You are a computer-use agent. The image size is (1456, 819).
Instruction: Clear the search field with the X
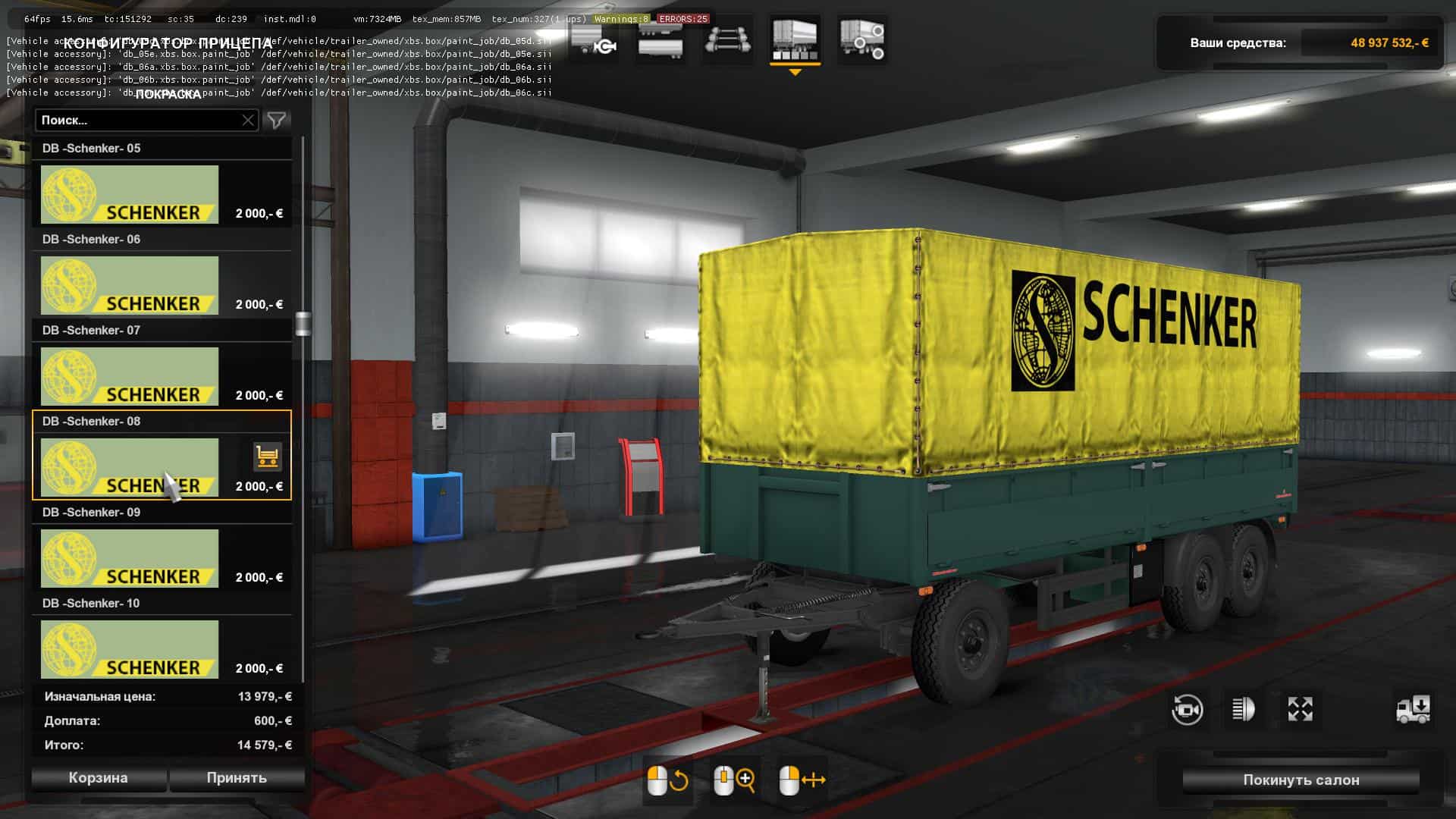click(x=248, y=120)
